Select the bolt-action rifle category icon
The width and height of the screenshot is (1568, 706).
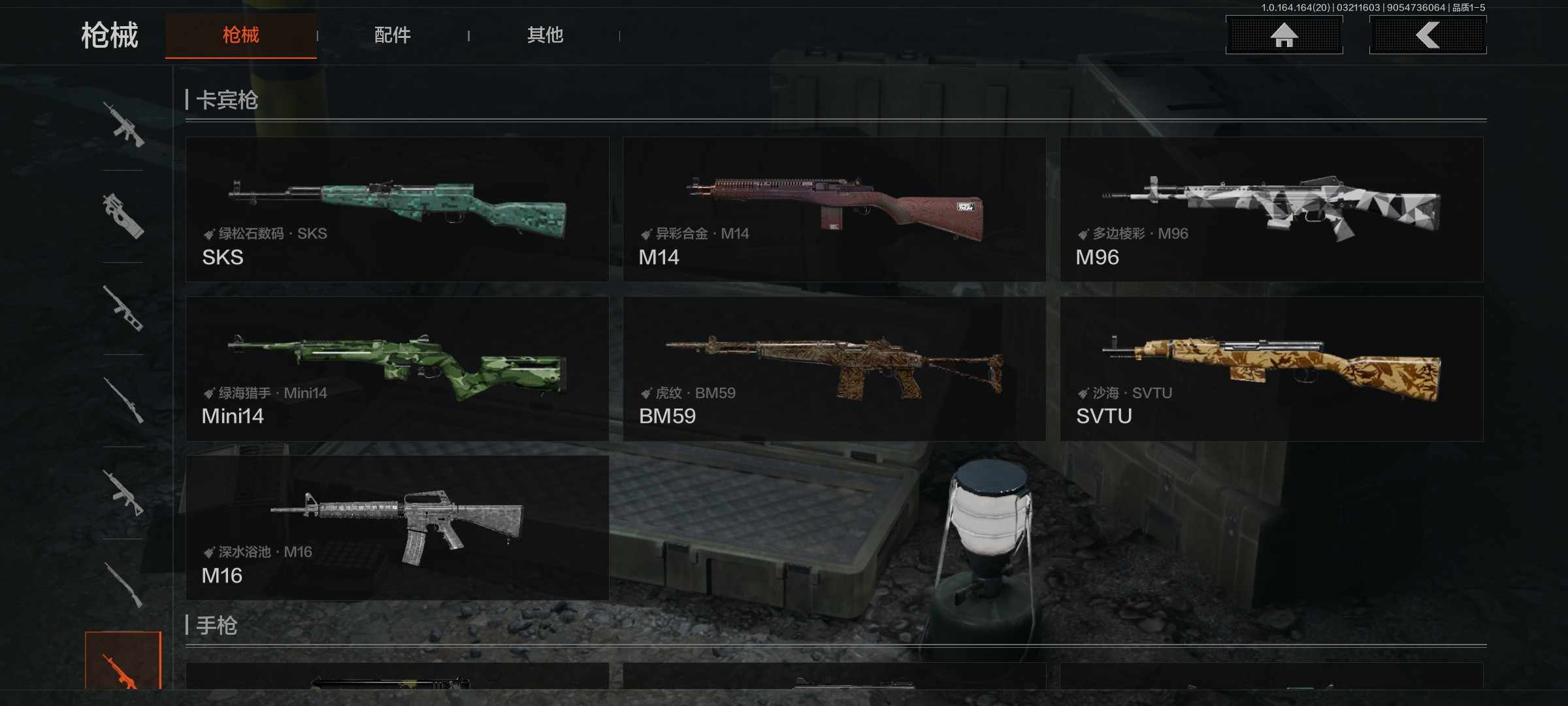tap(123, 400)
